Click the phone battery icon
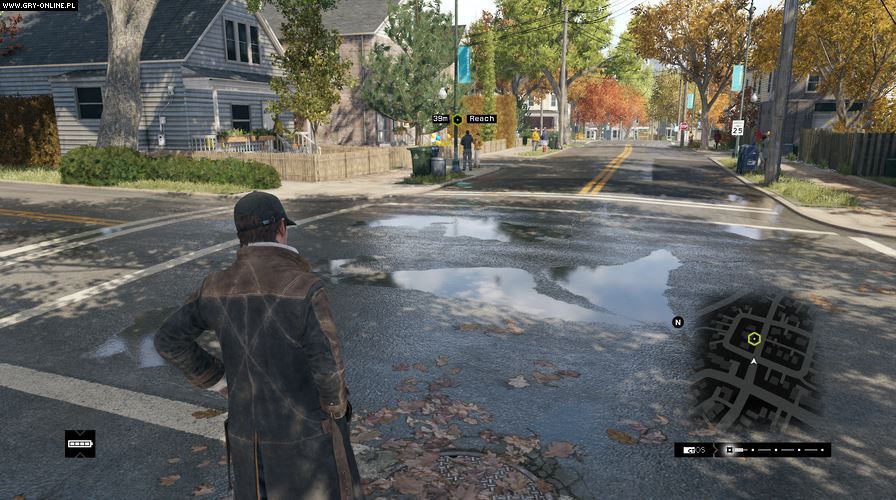Screen dimensions: 896x500 click(79, 443)
